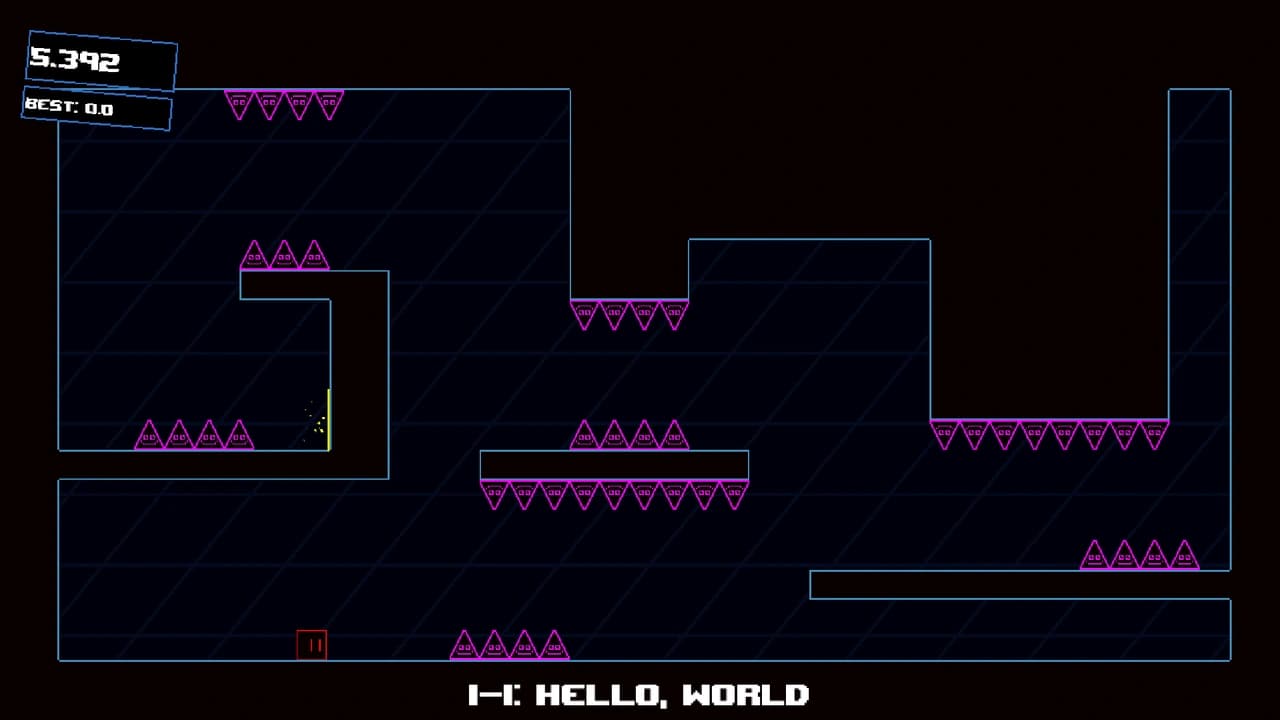Screen dimensions: 1280x720
Task: Select the long spike row on the right platform
Action: (1050, 432)
